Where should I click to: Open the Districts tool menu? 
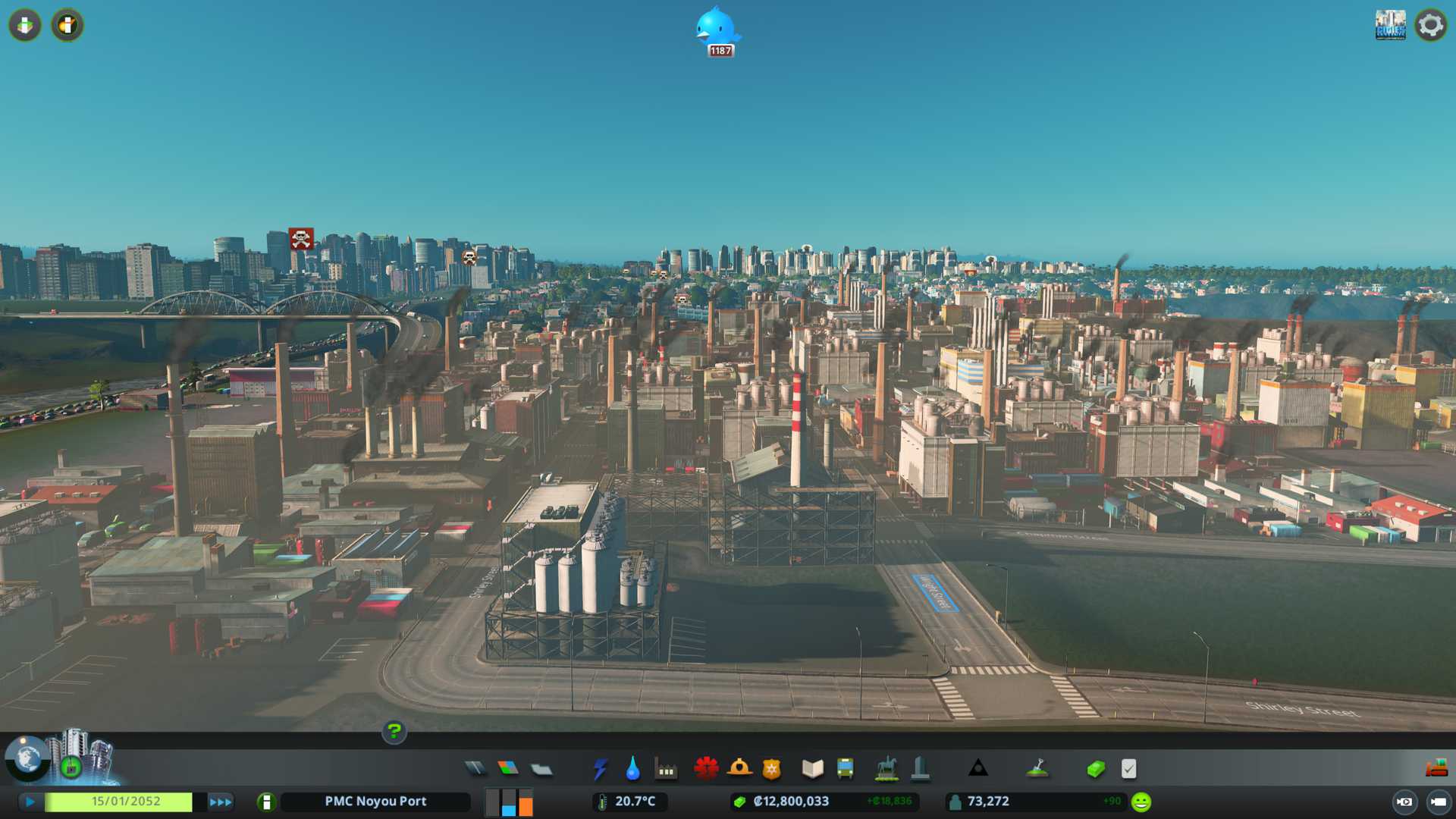(x=541, y=769)
